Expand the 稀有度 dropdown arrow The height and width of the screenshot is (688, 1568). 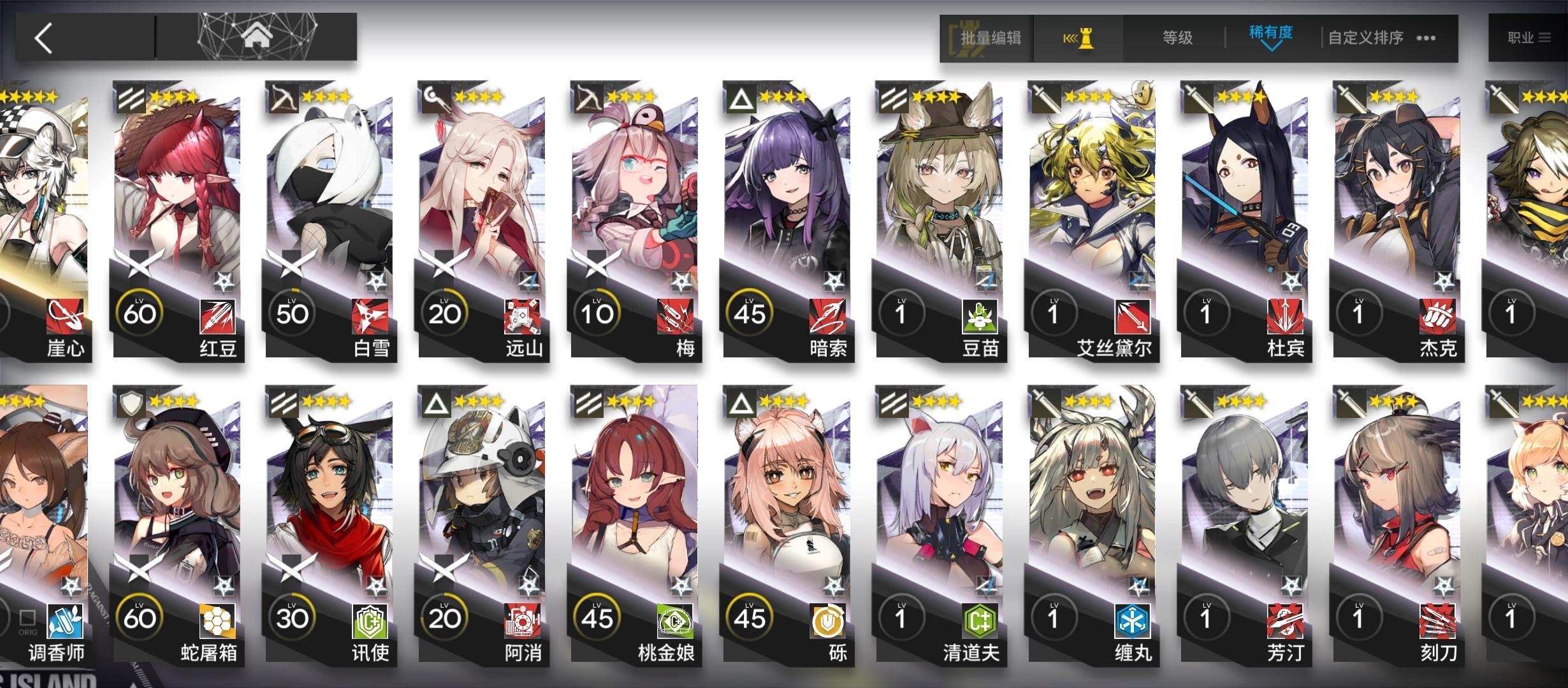[1270, 48]
